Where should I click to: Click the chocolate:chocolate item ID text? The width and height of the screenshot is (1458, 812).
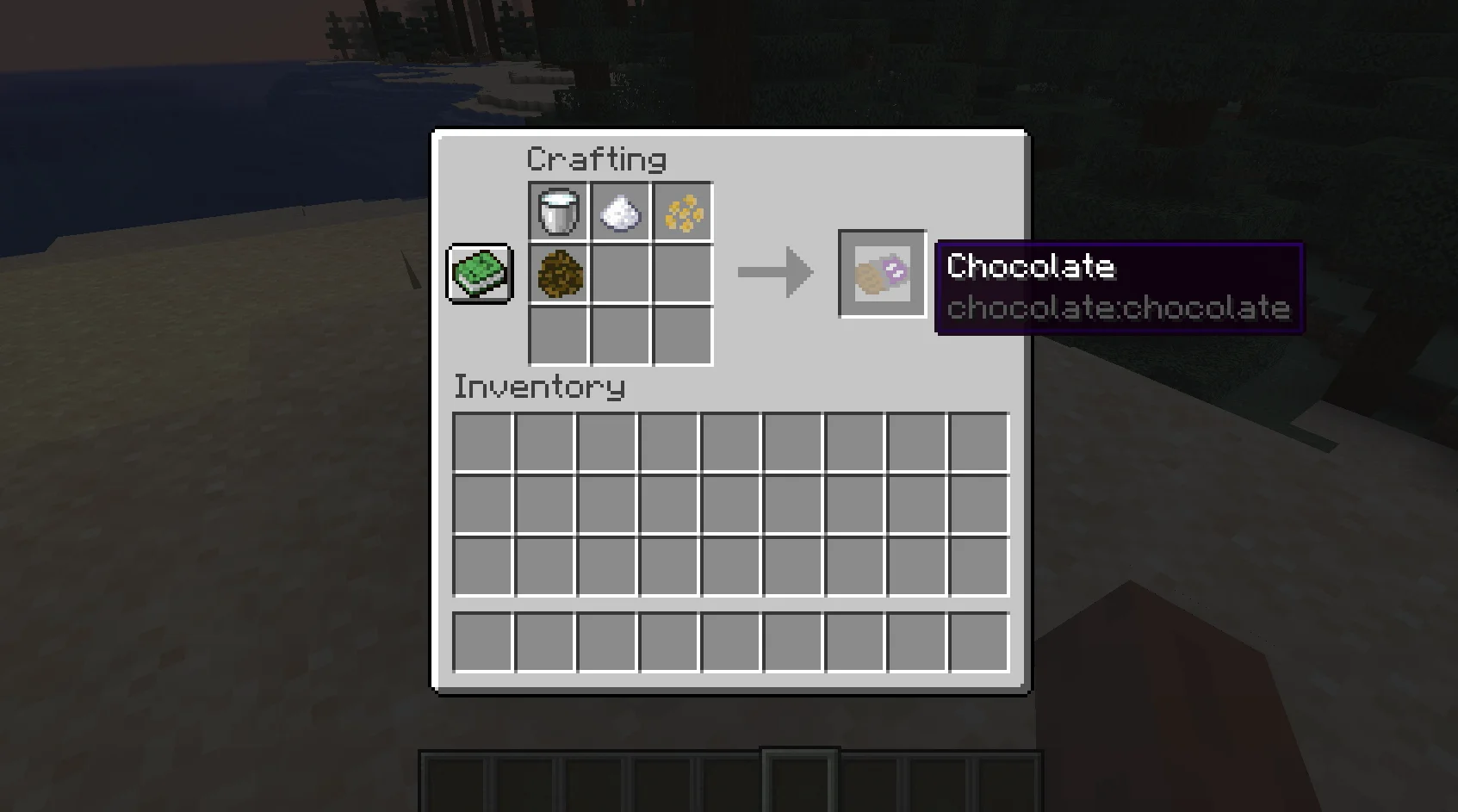tap(1117, 309)
